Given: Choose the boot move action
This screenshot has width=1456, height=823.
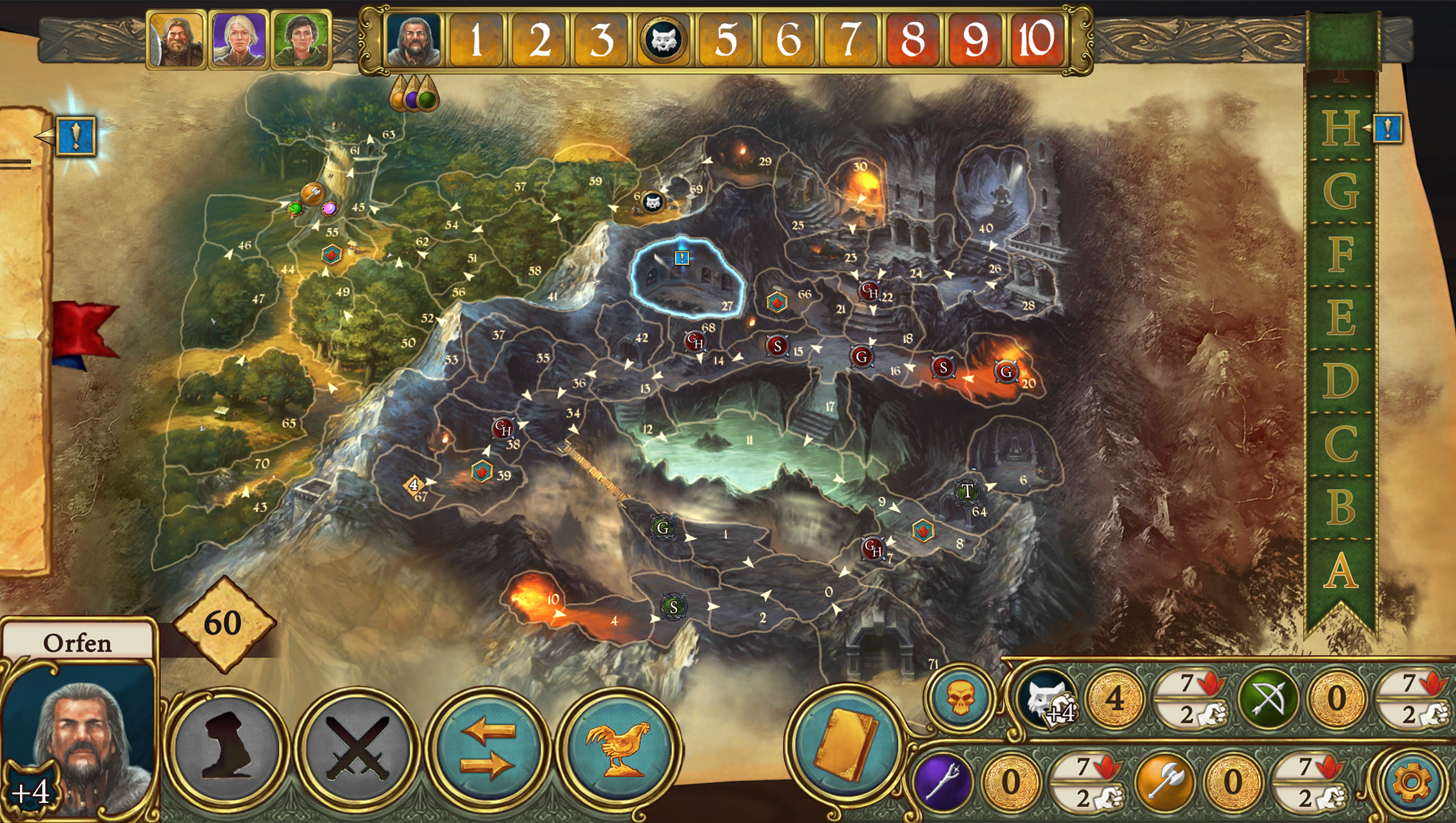Looking at the screenshot, I should [x=227, y=749].
